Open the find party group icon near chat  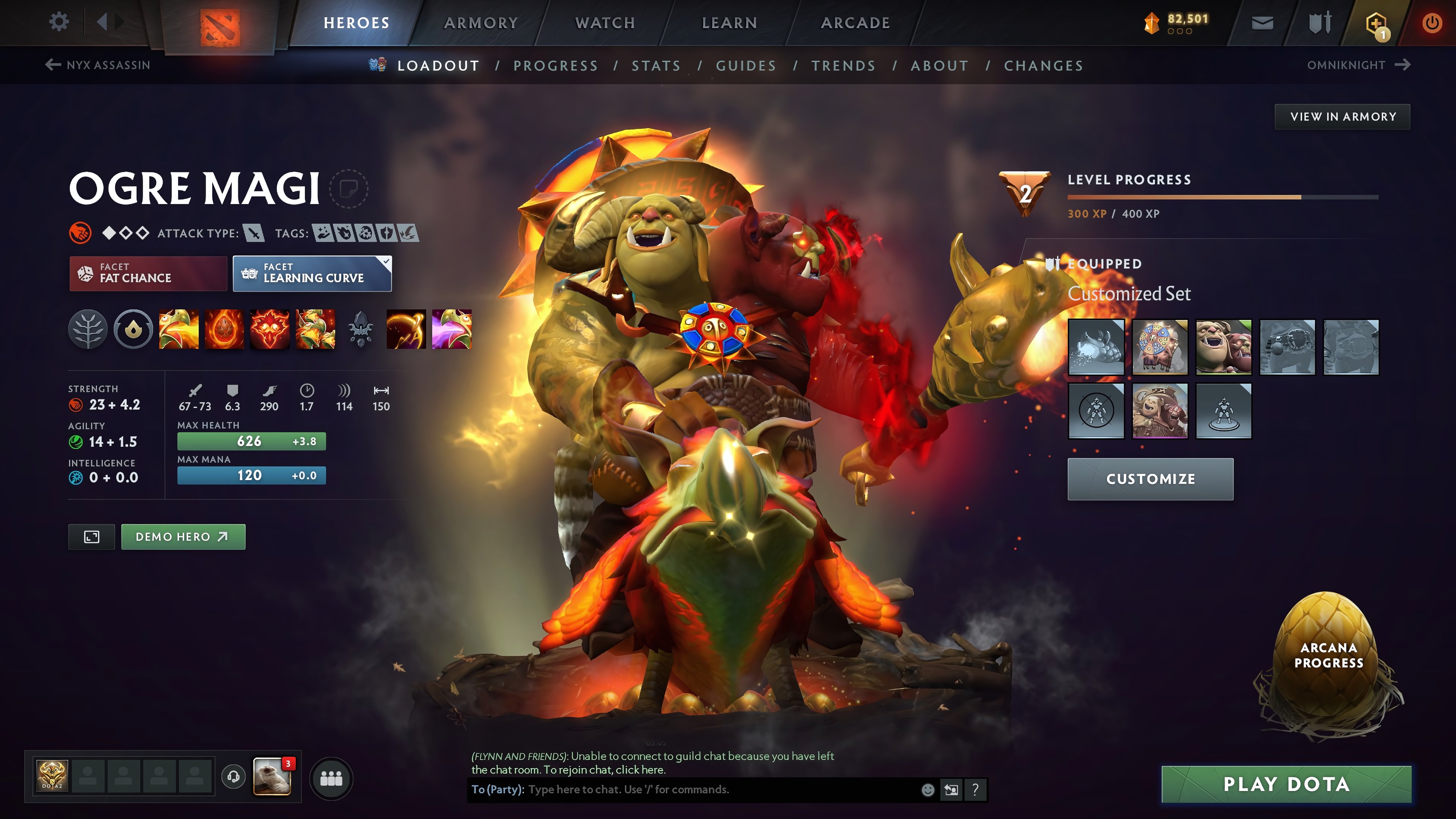[331, 778]
